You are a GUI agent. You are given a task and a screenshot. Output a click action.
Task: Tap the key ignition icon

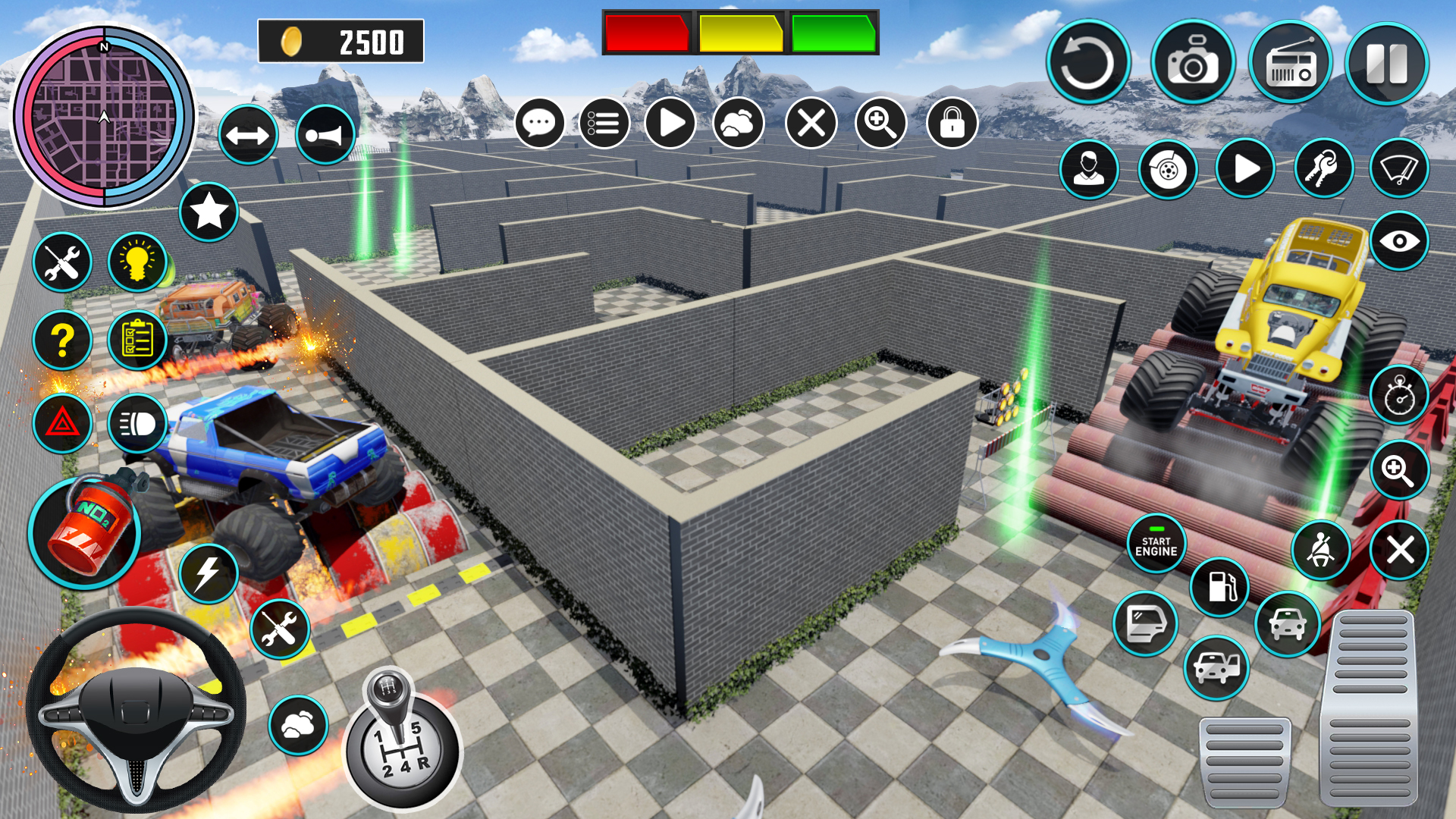pyautogui.click(x=1324, y=168)
